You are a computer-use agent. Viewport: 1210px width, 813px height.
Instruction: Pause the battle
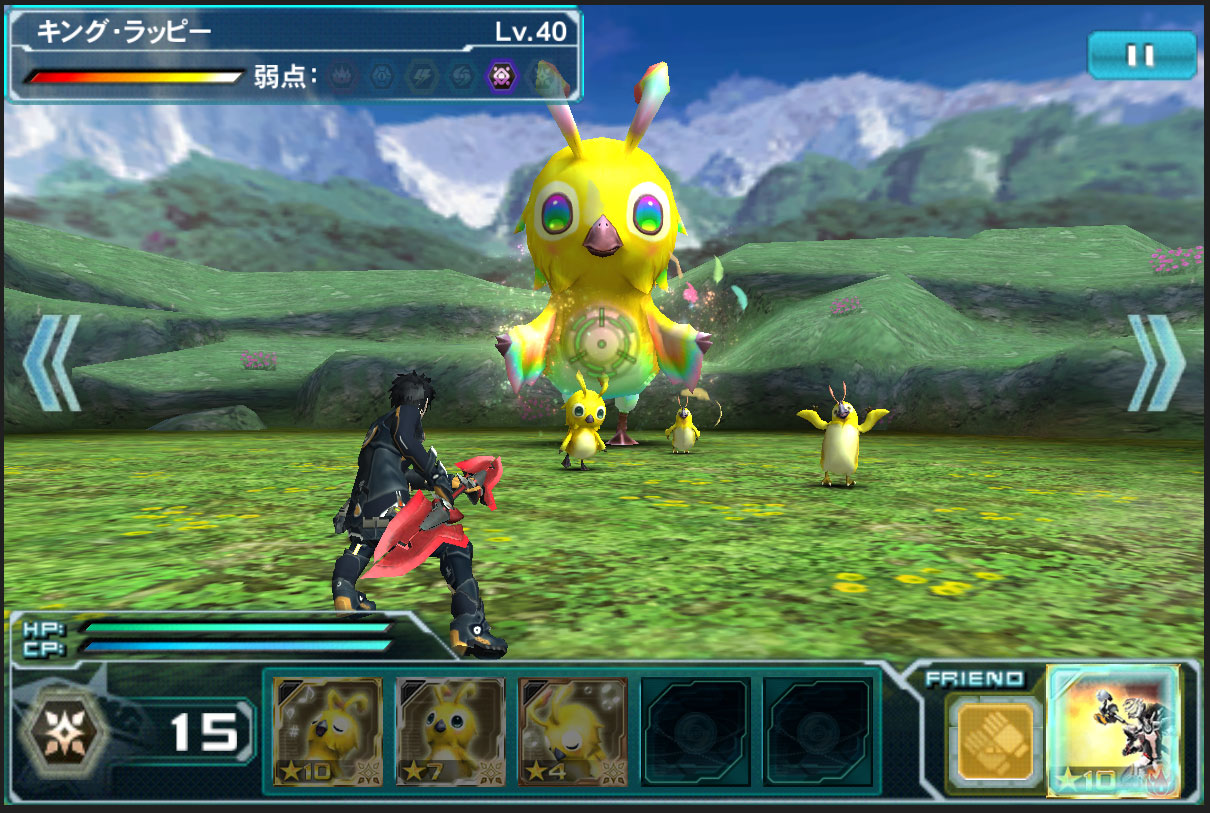coord(1141,55)
